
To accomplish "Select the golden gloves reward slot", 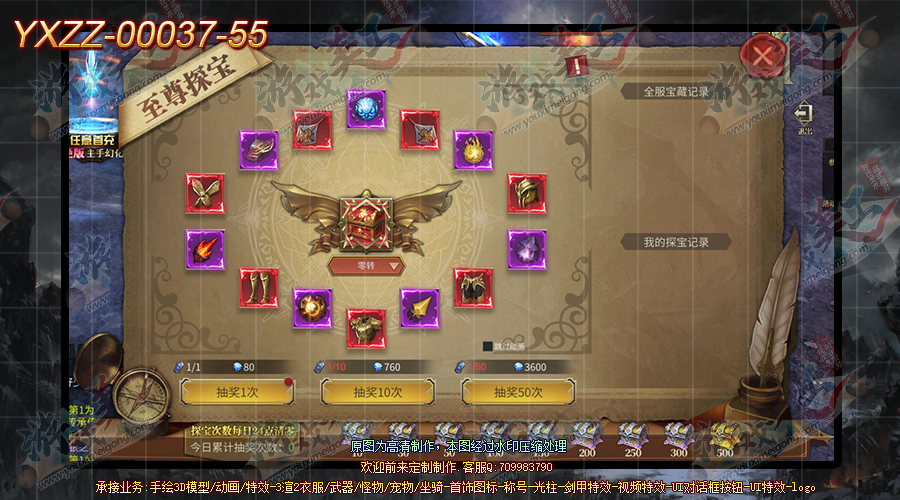I will pyautogui.click(x=205, y=193).
